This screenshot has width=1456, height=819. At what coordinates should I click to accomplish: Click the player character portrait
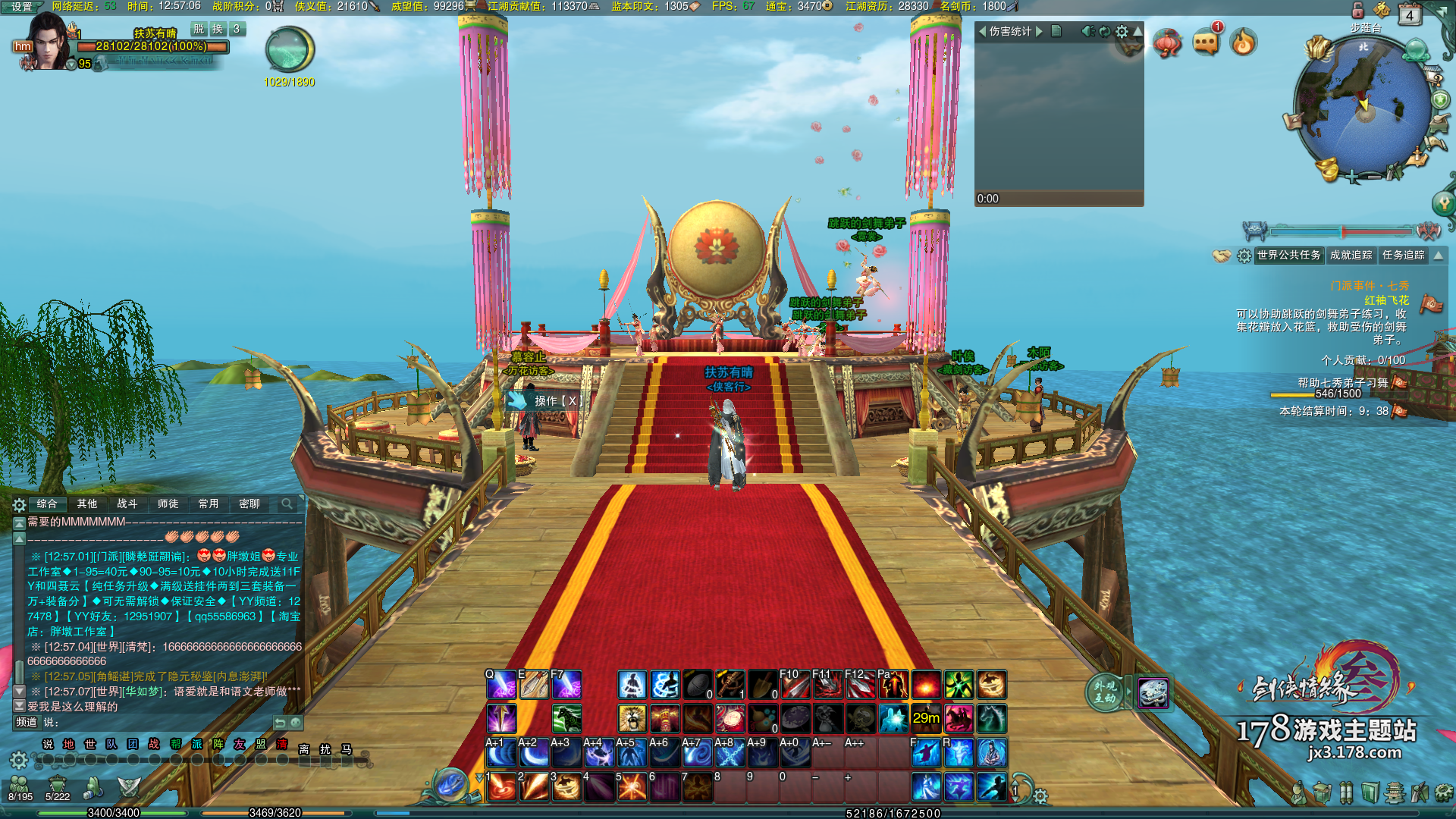(x=49, y=42)
